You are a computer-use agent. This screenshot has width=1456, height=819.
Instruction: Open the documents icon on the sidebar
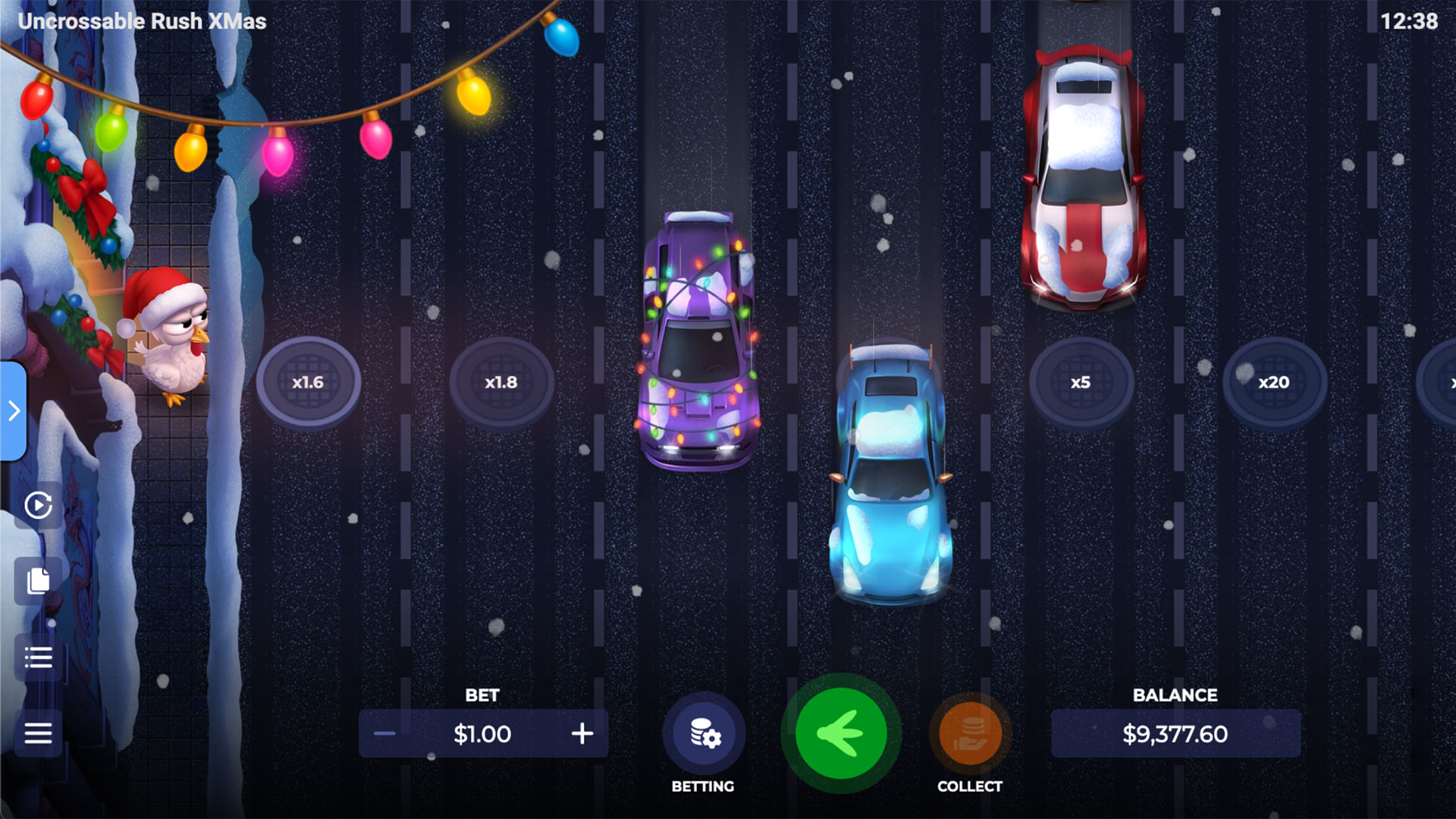click(x=38, y=581)
